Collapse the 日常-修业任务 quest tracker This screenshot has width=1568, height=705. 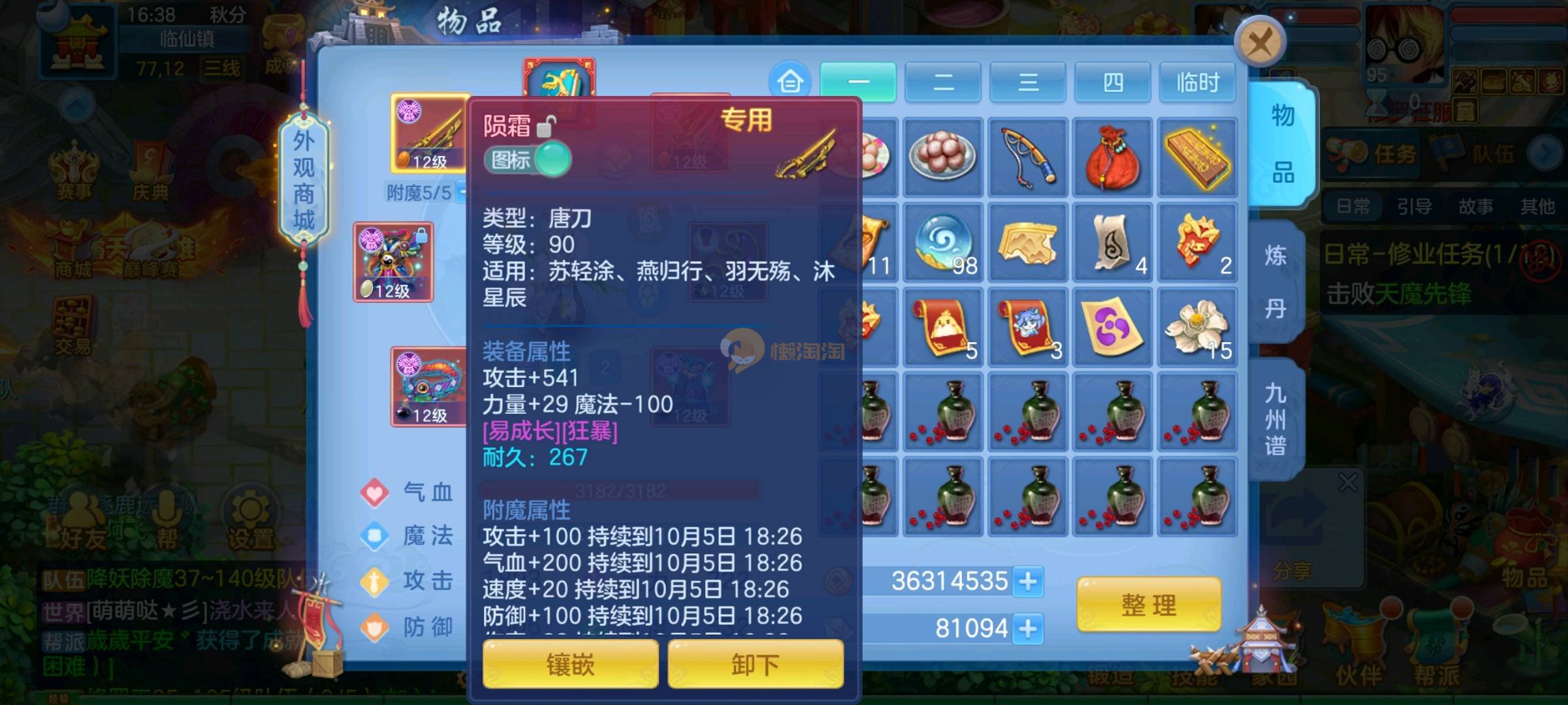pyautogui.click(x=1540, y=260)
